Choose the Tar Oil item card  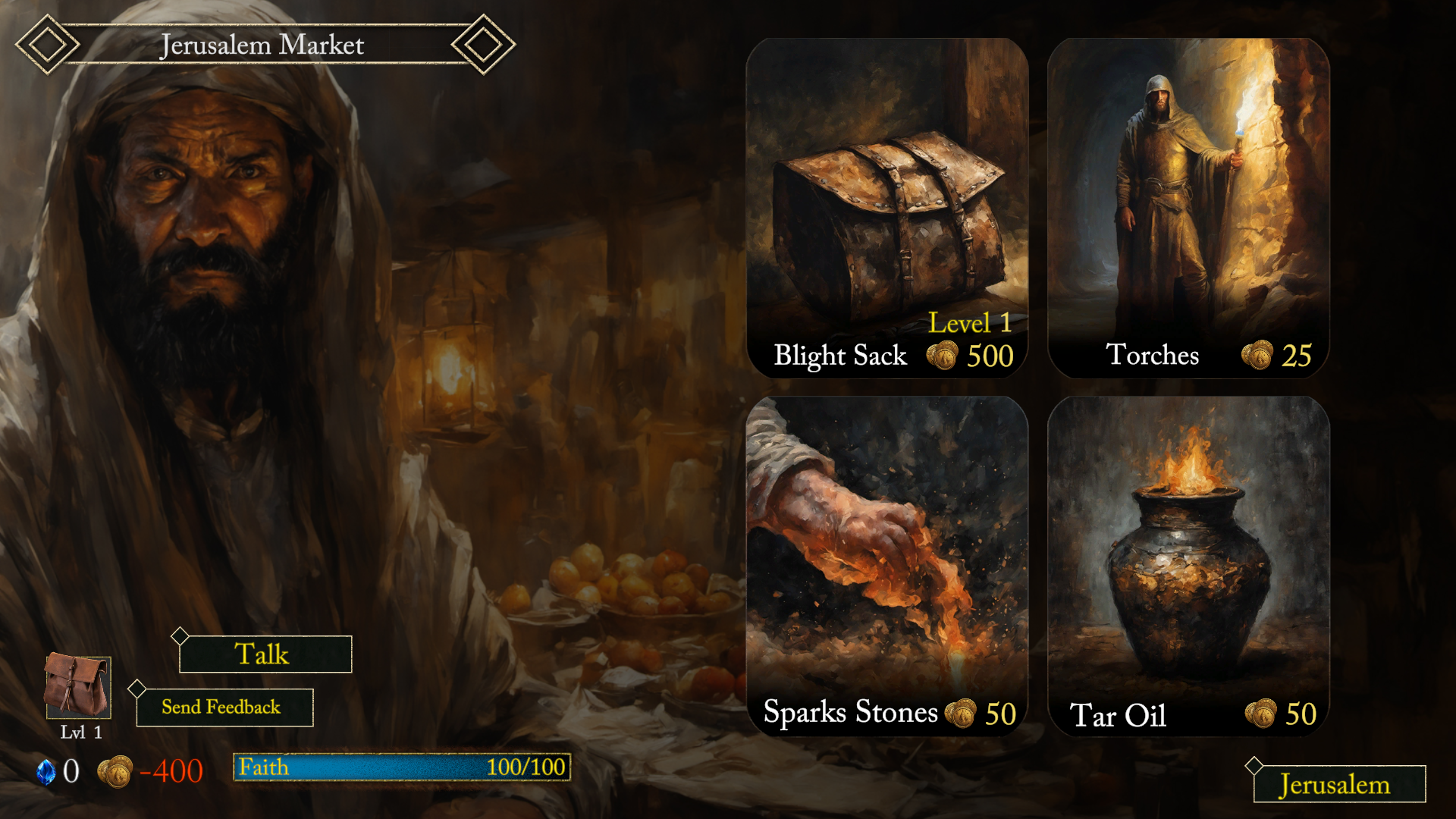click(1188, 565)
